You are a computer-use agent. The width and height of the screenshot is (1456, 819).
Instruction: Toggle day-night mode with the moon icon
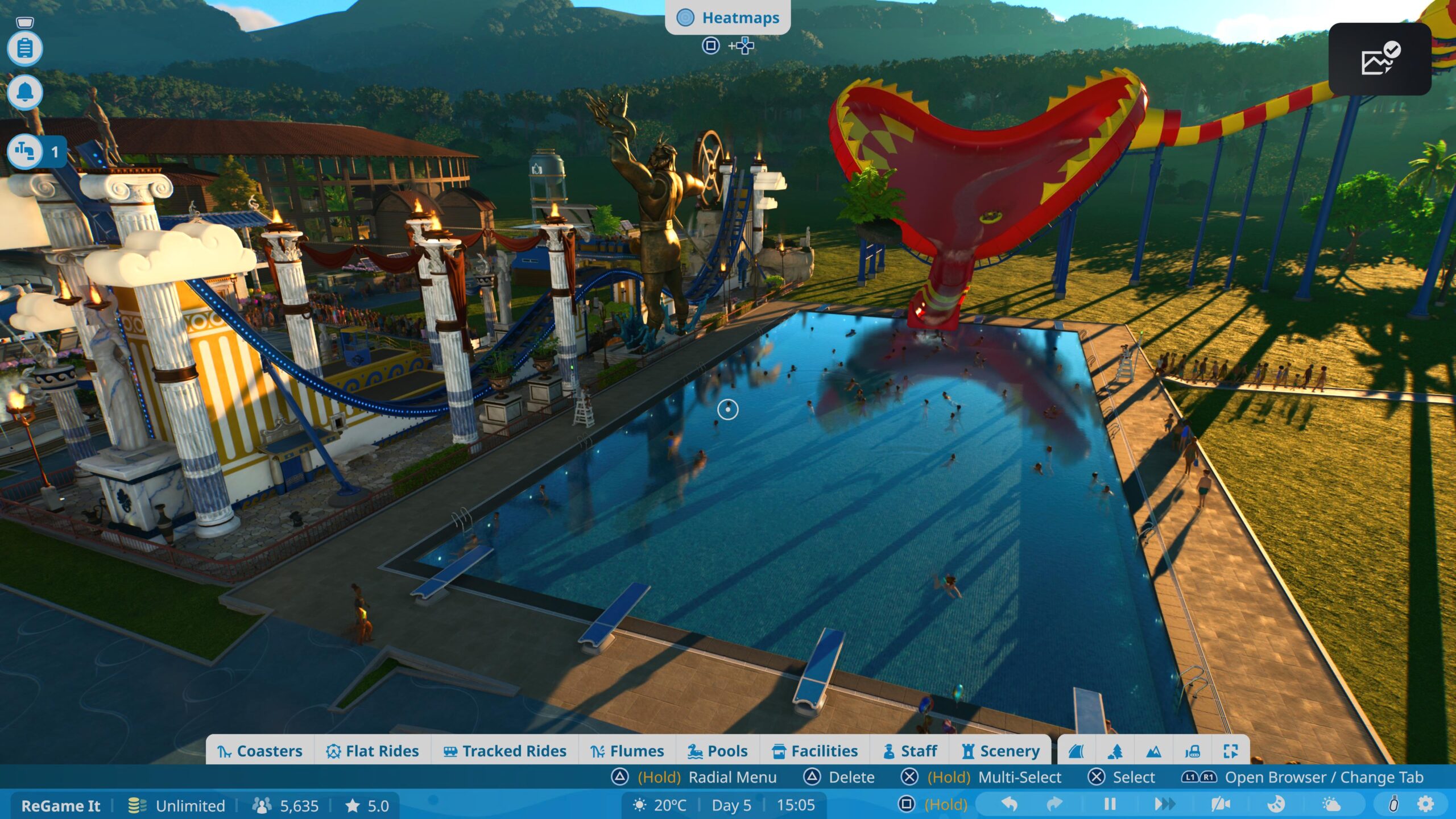[x=1276, y=805]
